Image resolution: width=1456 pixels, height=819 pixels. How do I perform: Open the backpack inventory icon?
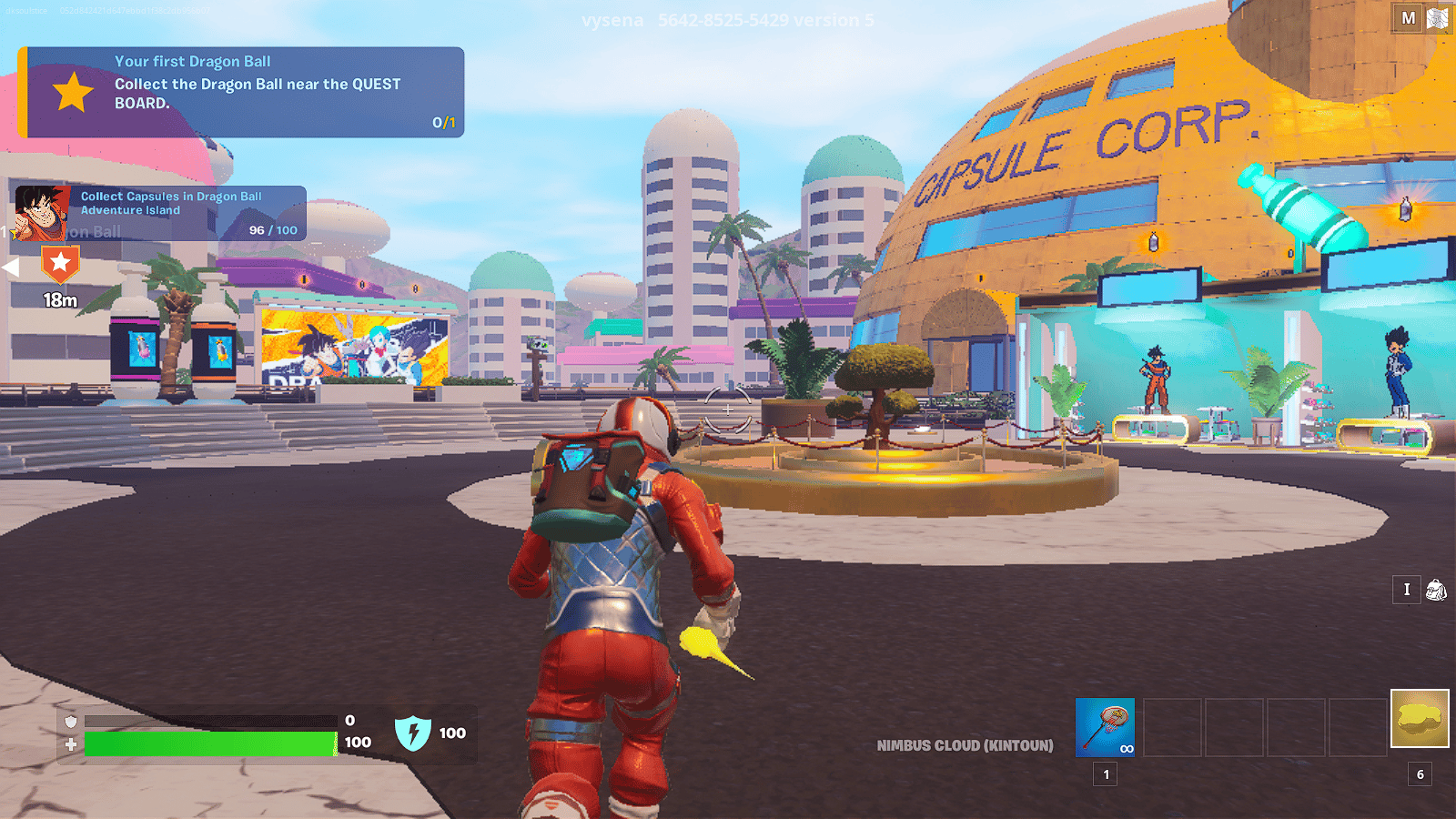point(1436,591)
